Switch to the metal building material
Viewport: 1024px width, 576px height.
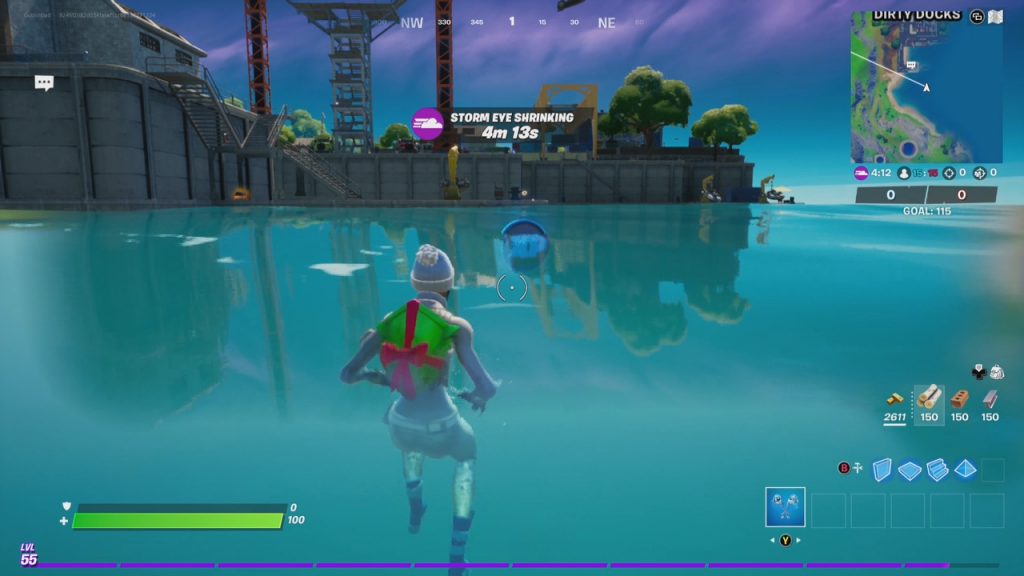(x=990, y=398)
